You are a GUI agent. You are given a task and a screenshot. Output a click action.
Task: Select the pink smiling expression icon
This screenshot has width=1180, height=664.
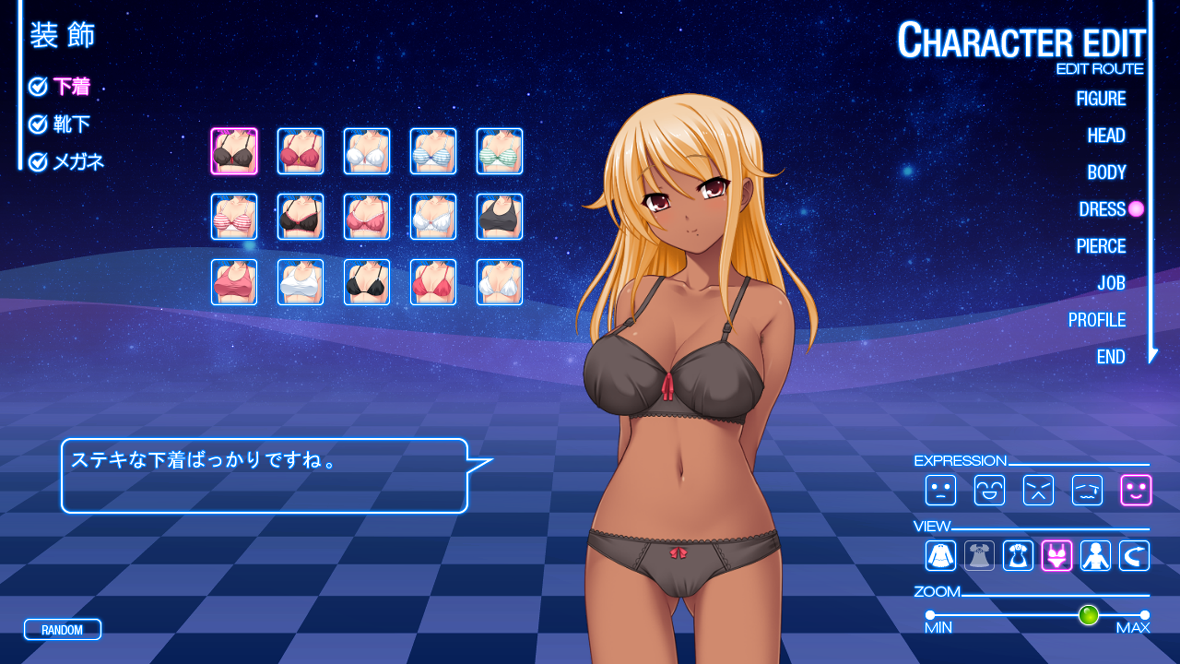click(x=1136, y=490)
